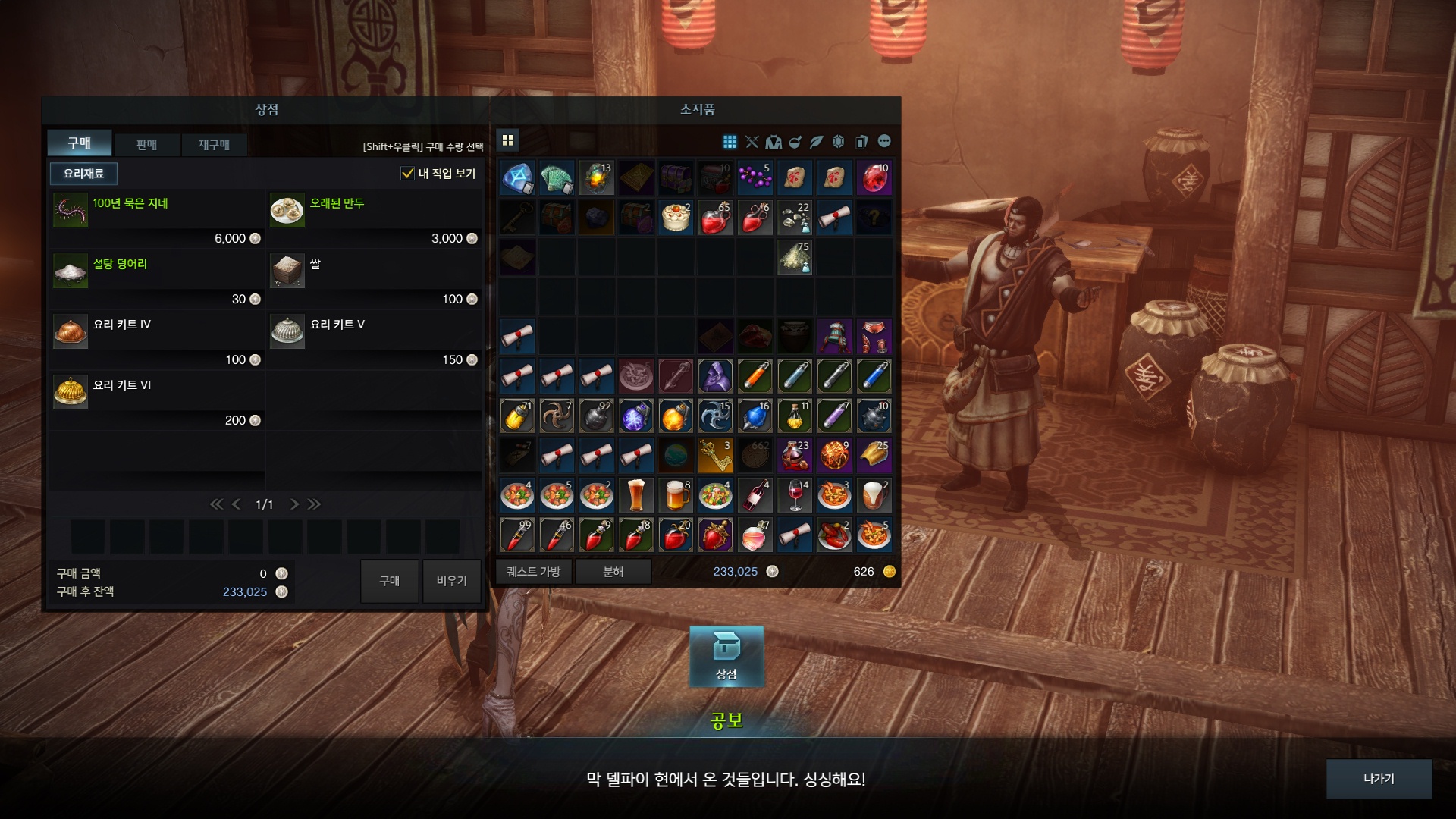This screenshot has height=819, width=1456.
Task: Select the golden key inventory item
Action: [714, 456]
